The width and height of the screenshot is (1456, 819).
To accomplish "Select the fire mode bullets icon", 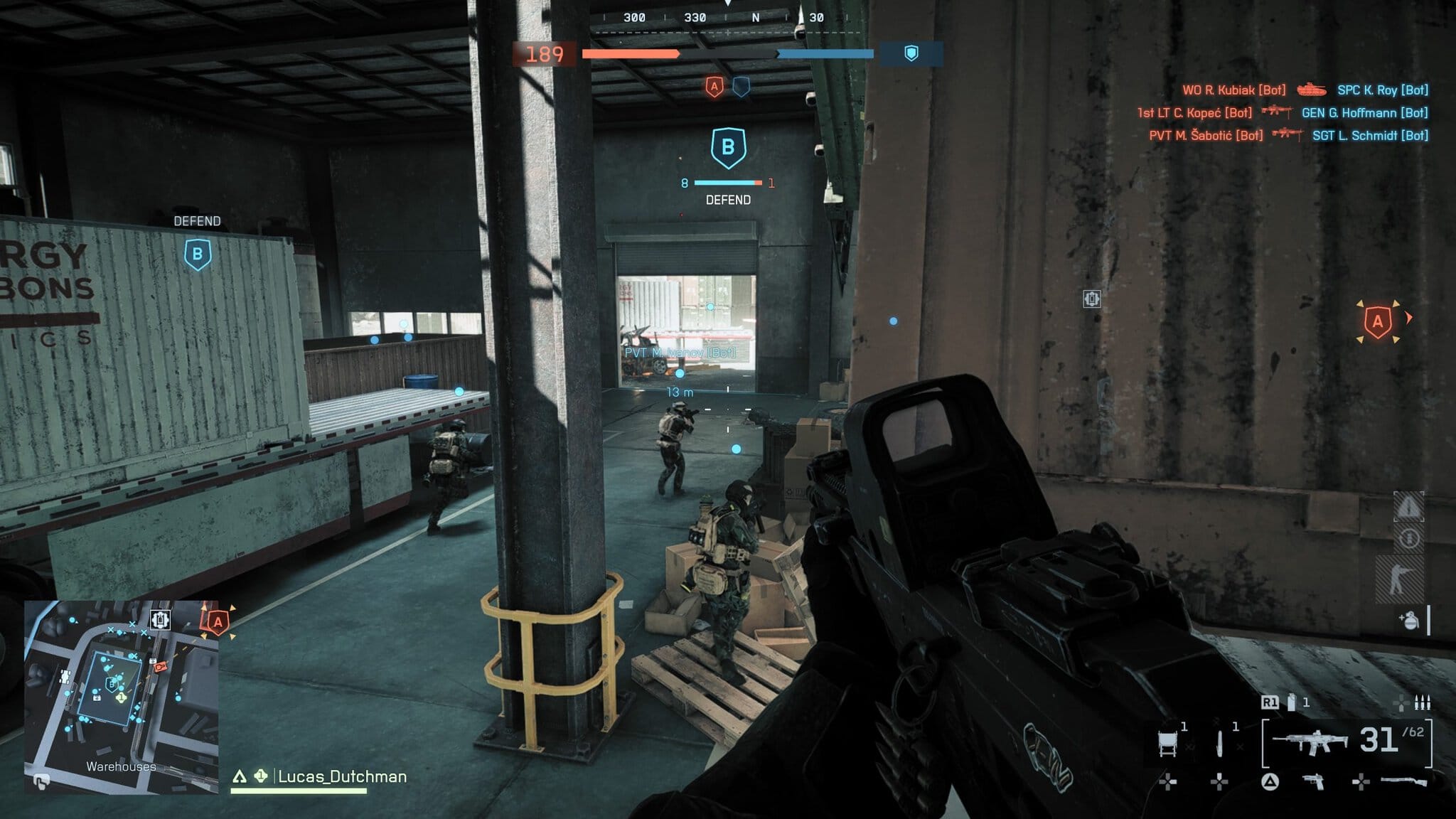I will pyautogui.click(x=1422, y=703).
